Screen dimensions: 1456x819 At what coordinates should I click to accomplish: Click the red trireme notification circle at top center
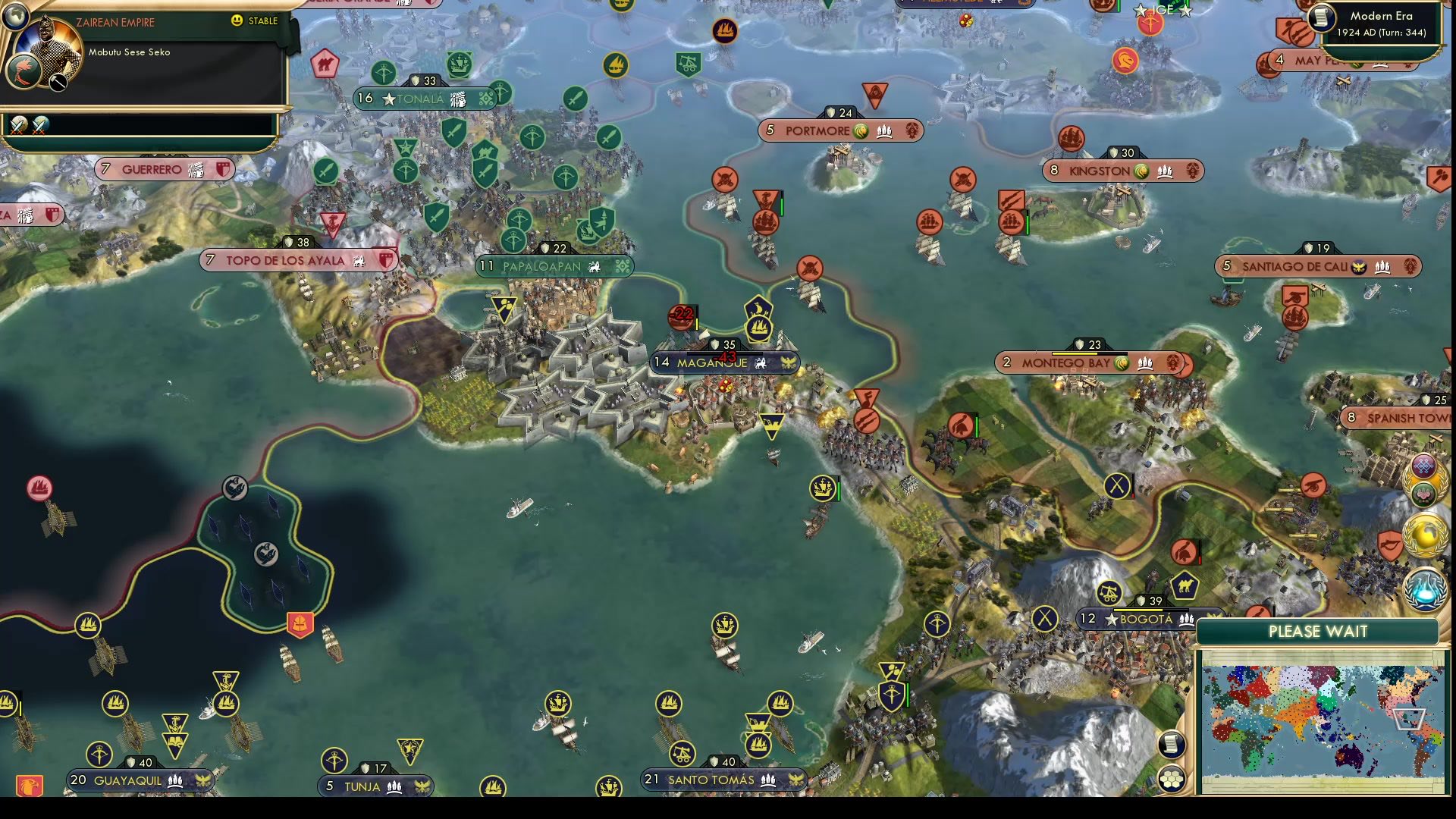click(725, 31)
